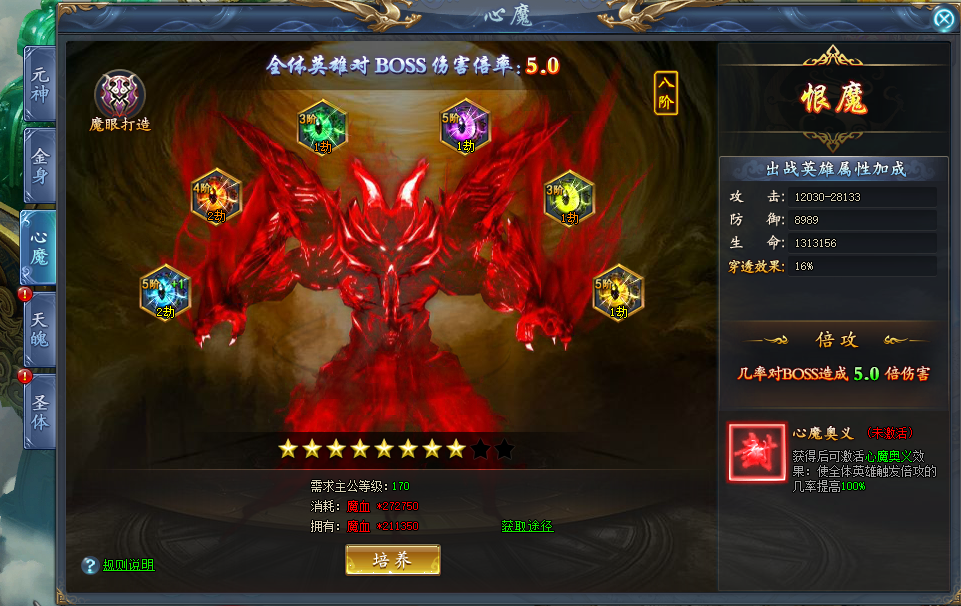Select the blue demon eye gem

[165, 291]
